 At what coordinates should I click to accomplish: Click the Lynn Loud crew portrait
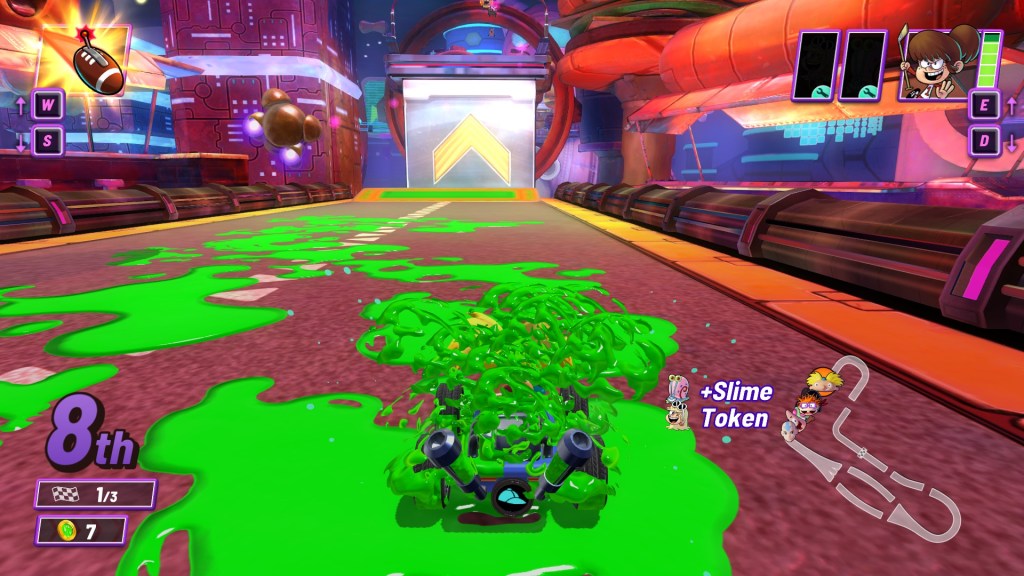click(x=937, y=64)
